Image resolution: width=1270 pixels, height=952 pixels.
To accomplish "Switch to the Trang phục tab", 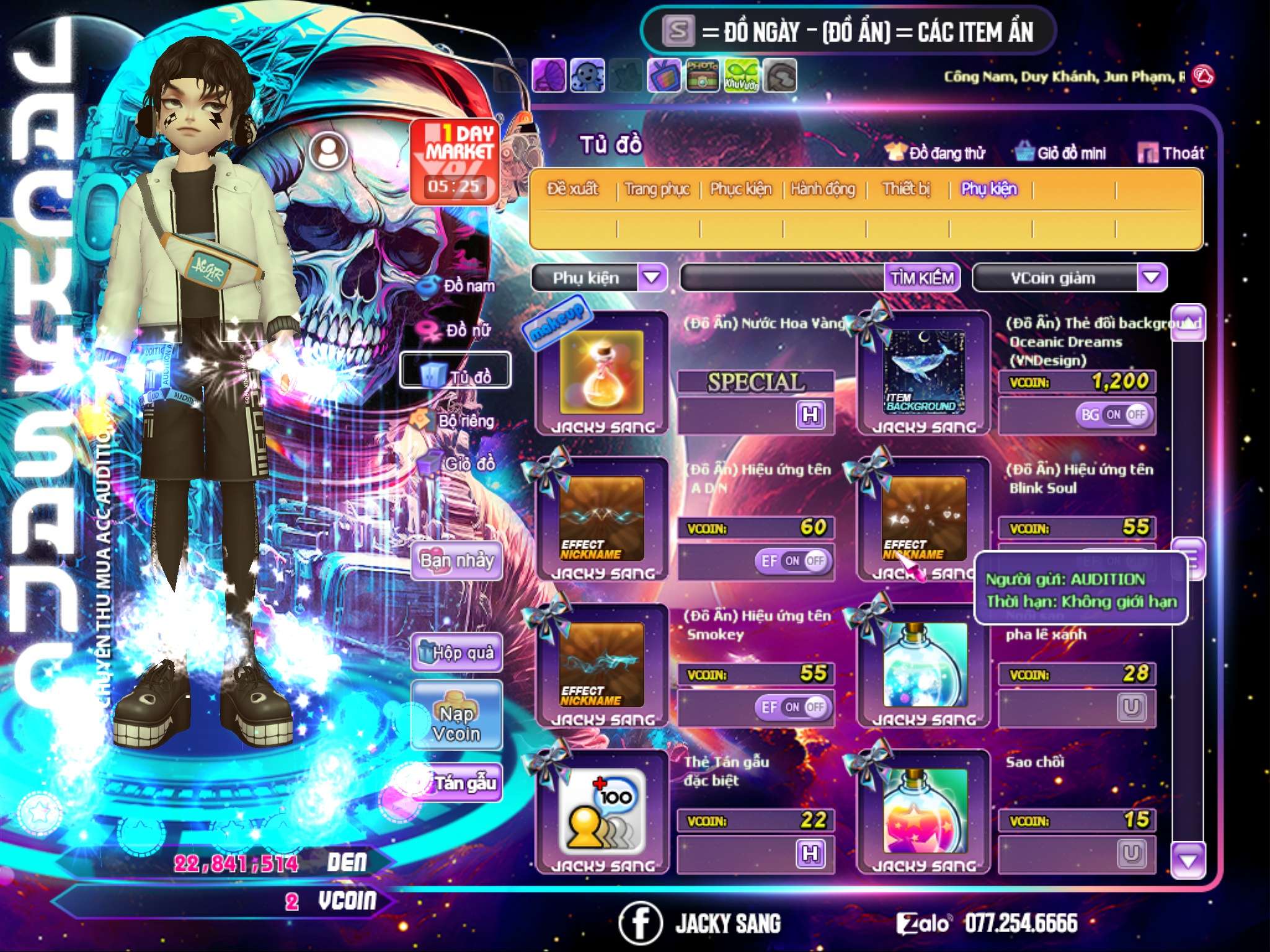I will [x=657, y=189].
